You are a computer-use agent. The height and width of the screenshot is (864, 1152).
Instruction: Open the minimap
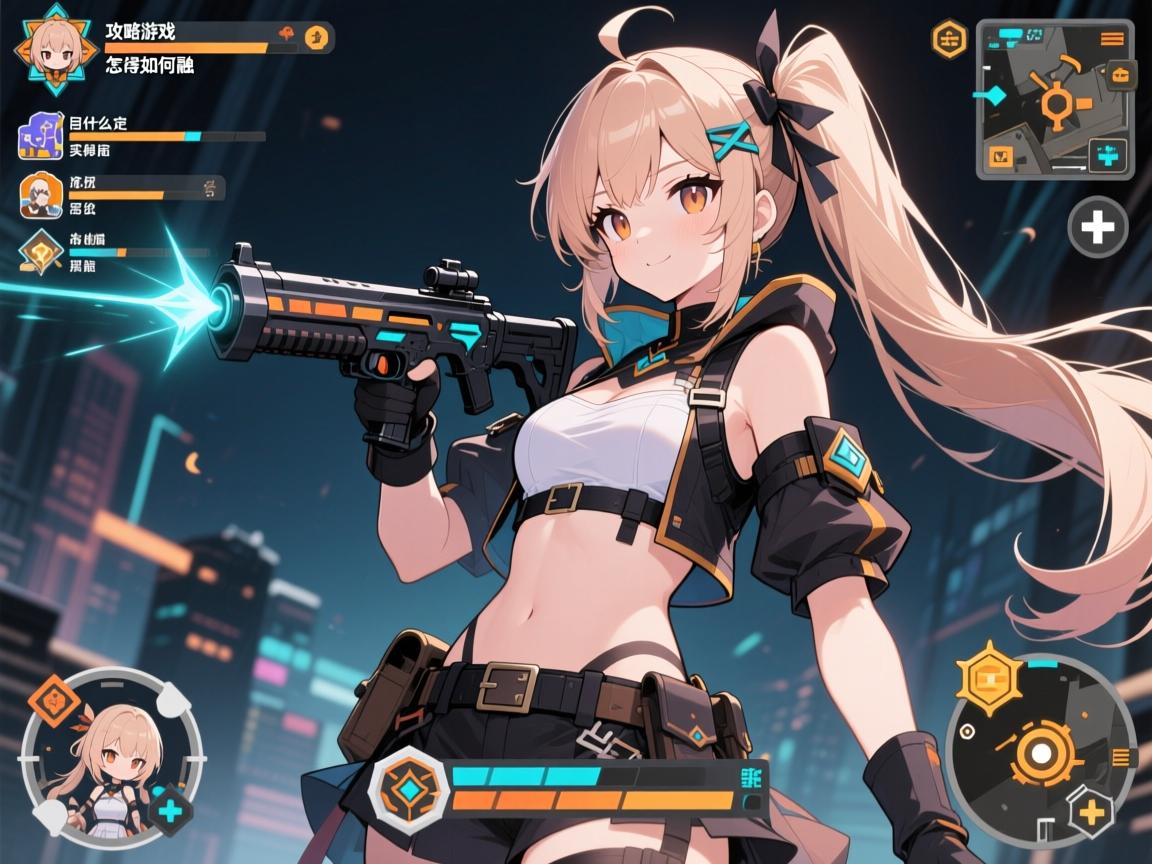[1054, 99]
